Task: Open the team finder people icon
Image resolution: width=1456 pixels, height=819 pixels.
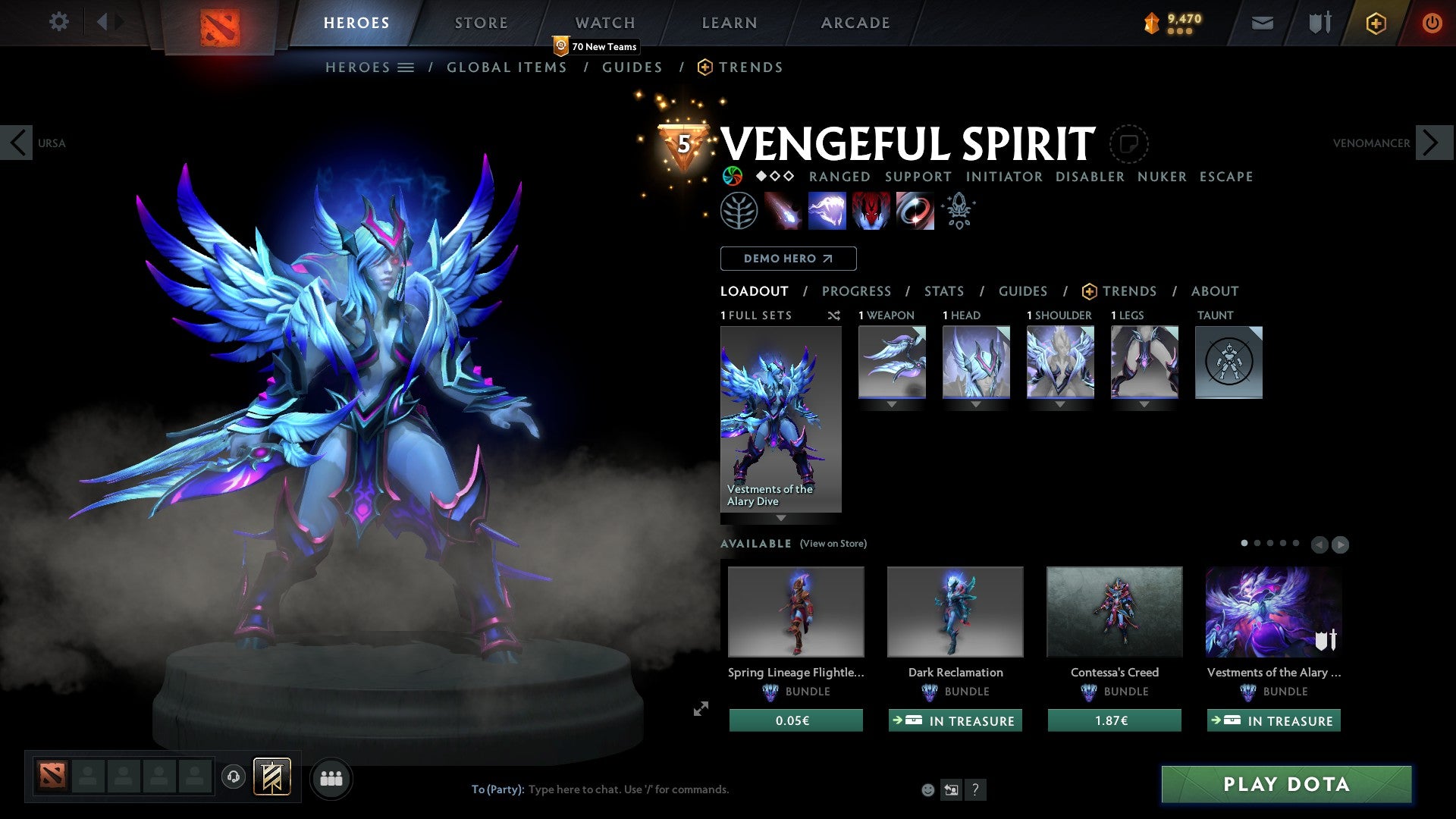Action: click(331, 777)
